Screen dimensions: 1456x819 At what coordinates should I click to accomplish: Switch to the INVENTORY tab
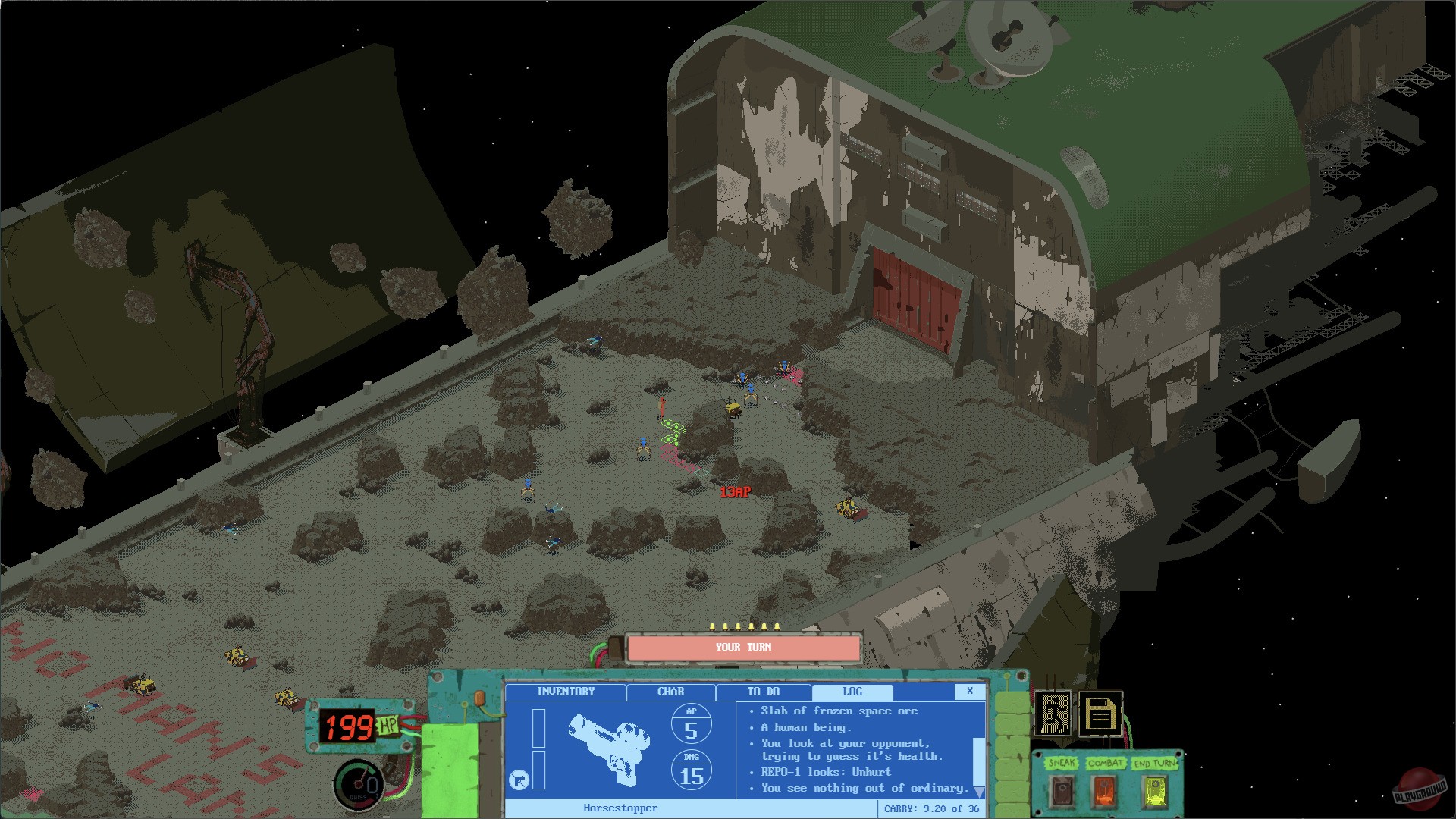tap(565, 692)
